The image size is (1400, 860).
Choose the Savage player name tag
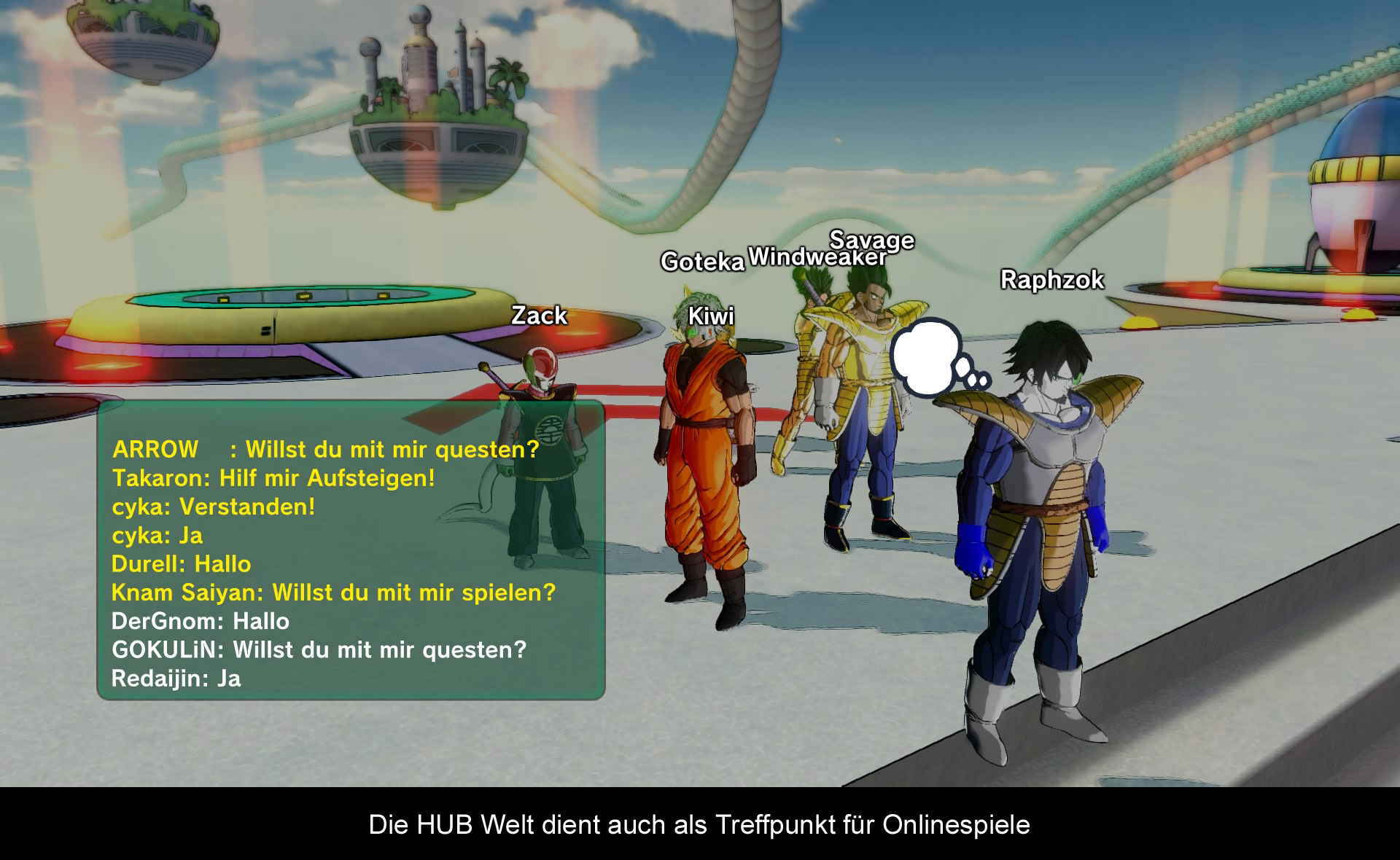872,239
